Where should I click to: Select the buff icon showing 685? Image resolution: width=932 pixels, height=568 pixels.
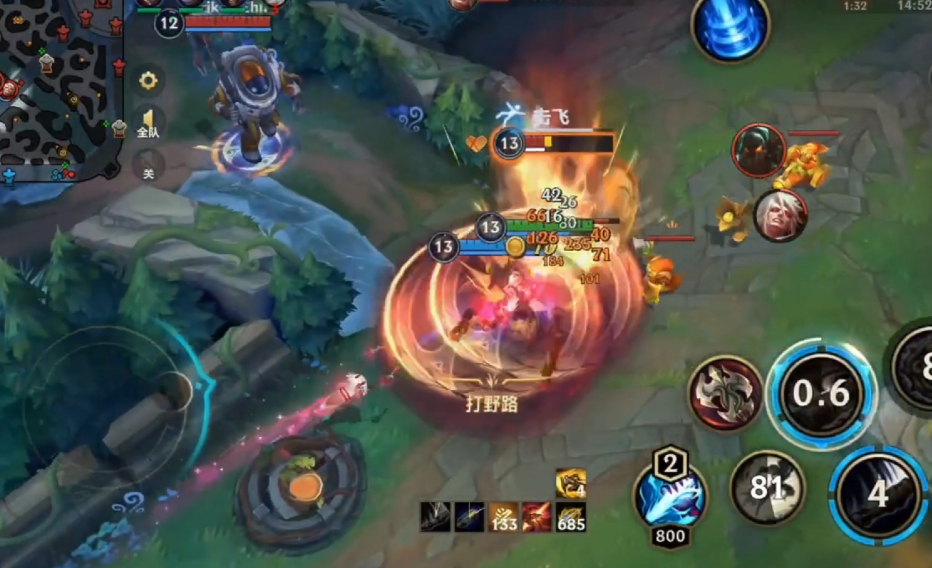pos(571,517)
